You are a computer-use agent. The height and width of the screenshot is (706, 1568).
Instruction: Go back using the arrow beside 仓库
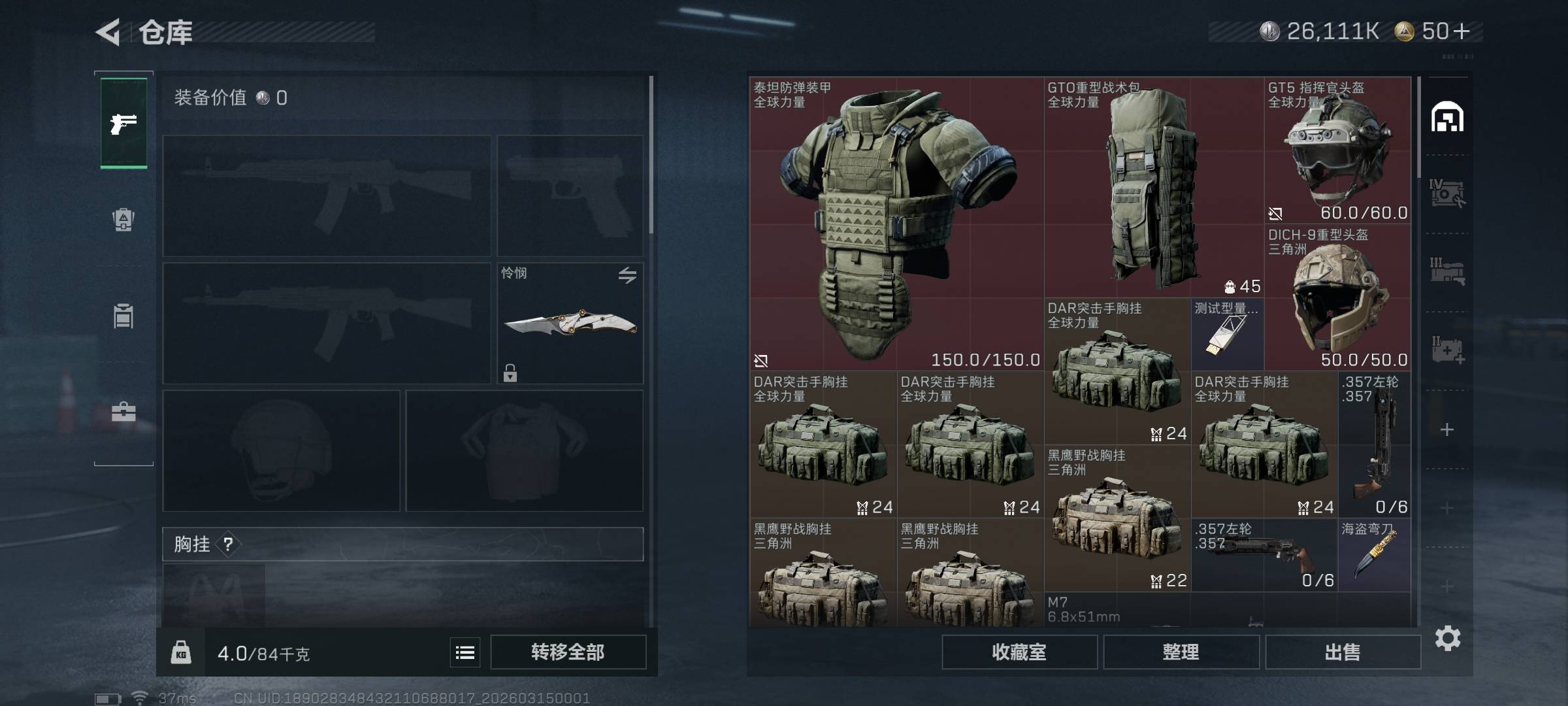[108, 32]
